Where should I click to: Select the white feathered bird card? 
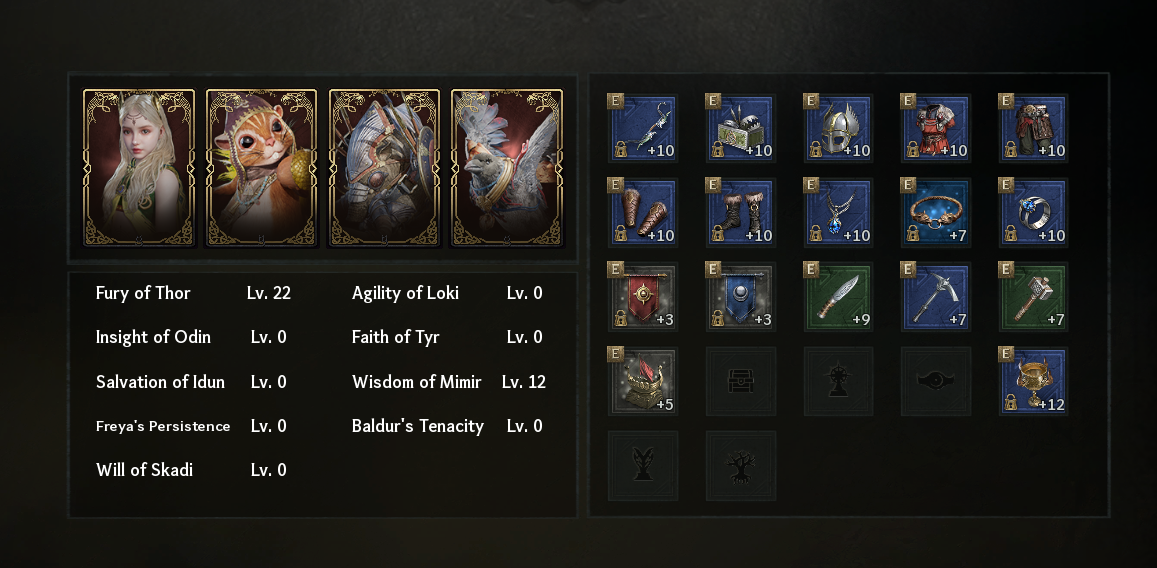507,167
